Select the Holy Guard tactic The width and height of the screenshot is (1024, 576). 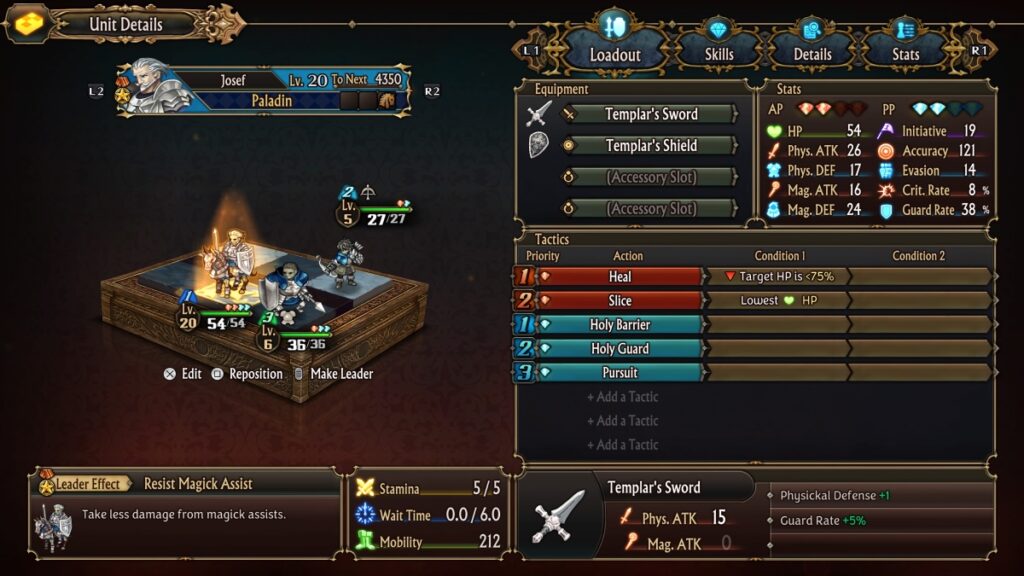[620, 349]
